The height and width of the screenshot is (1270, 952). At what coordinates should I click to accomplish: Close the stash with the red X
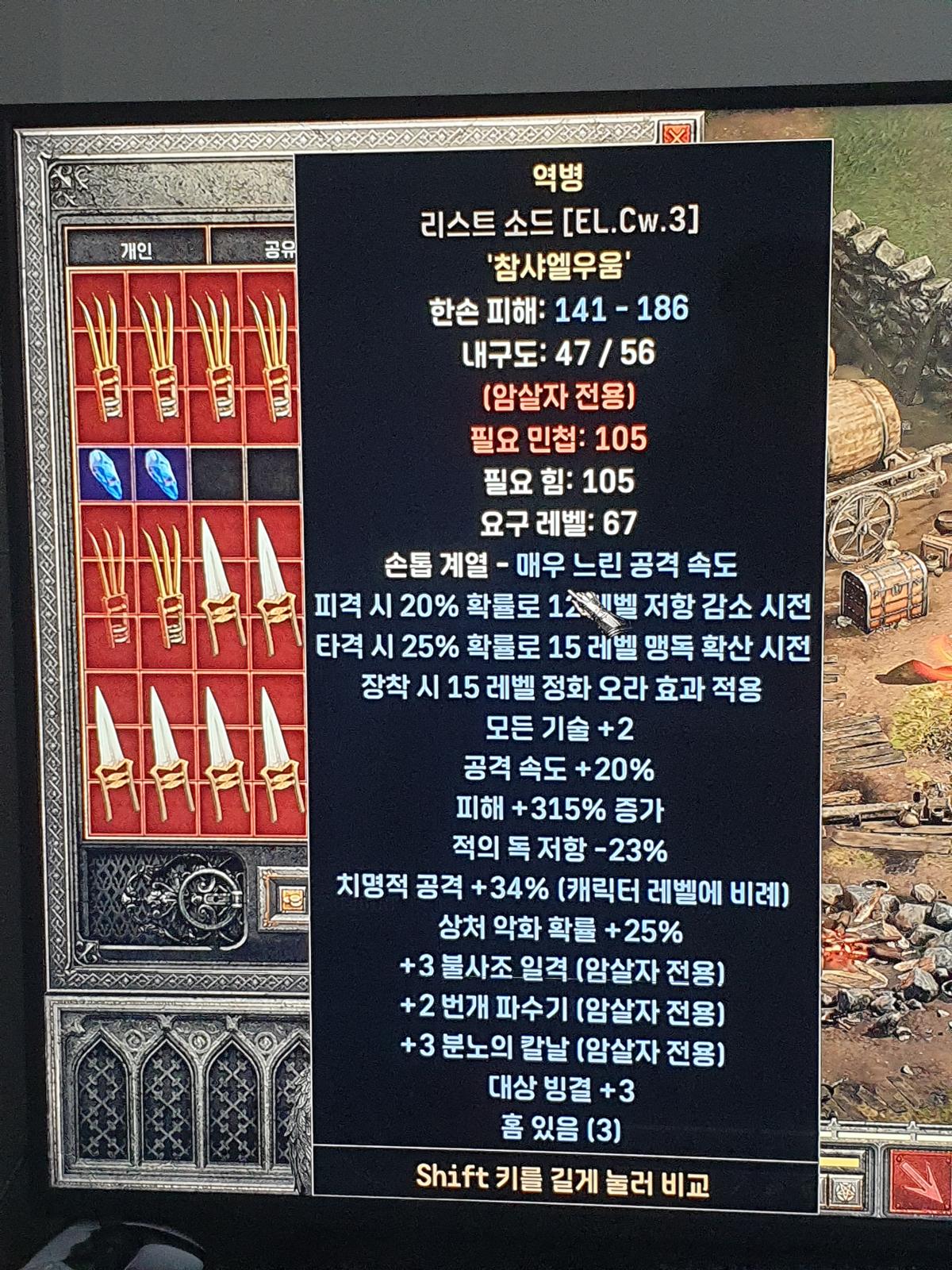(x=677, y=135)
